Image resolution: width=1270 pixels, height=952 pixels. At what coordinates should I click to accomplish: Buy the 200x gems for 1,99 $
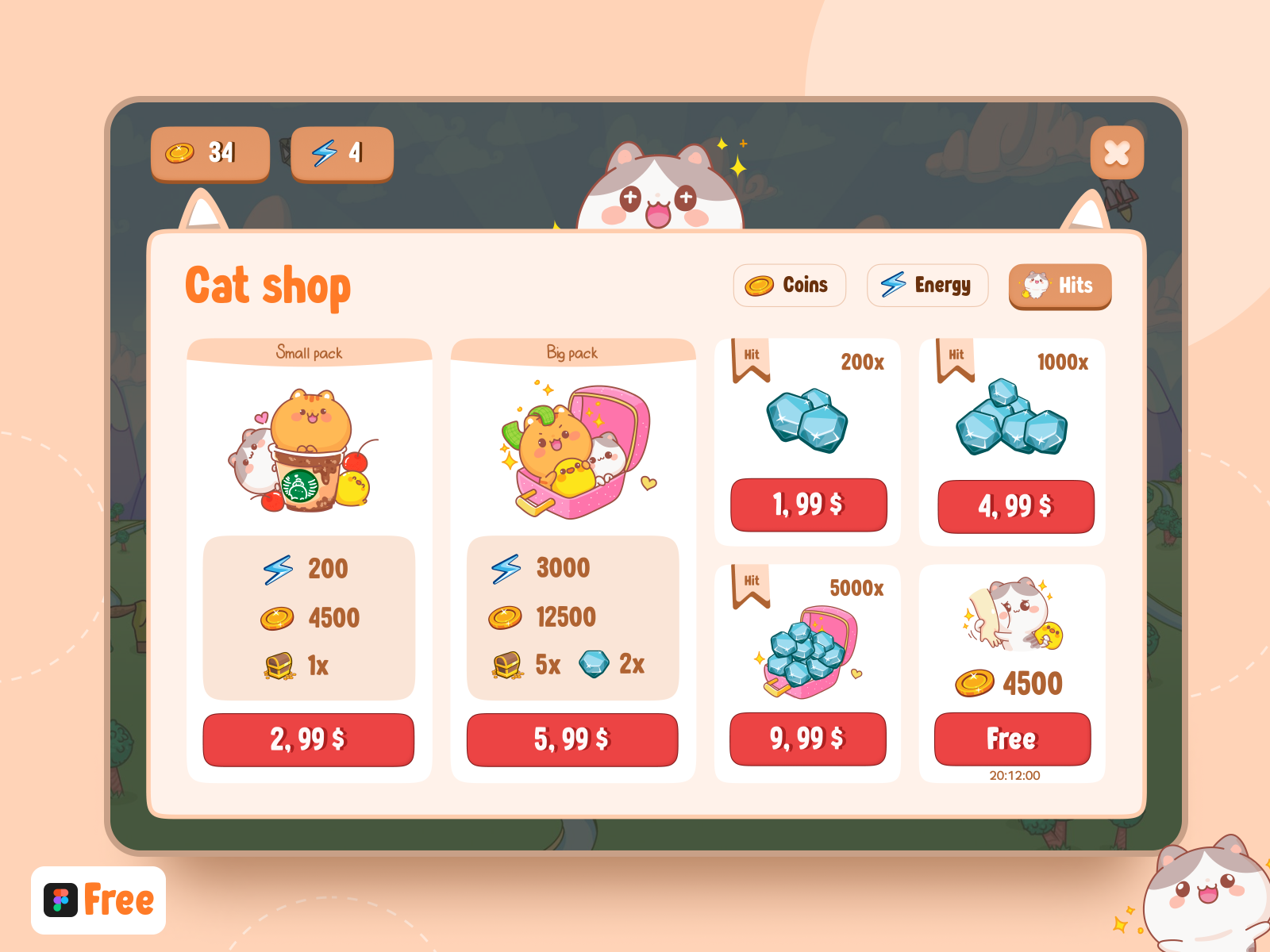tap(807, 505)
